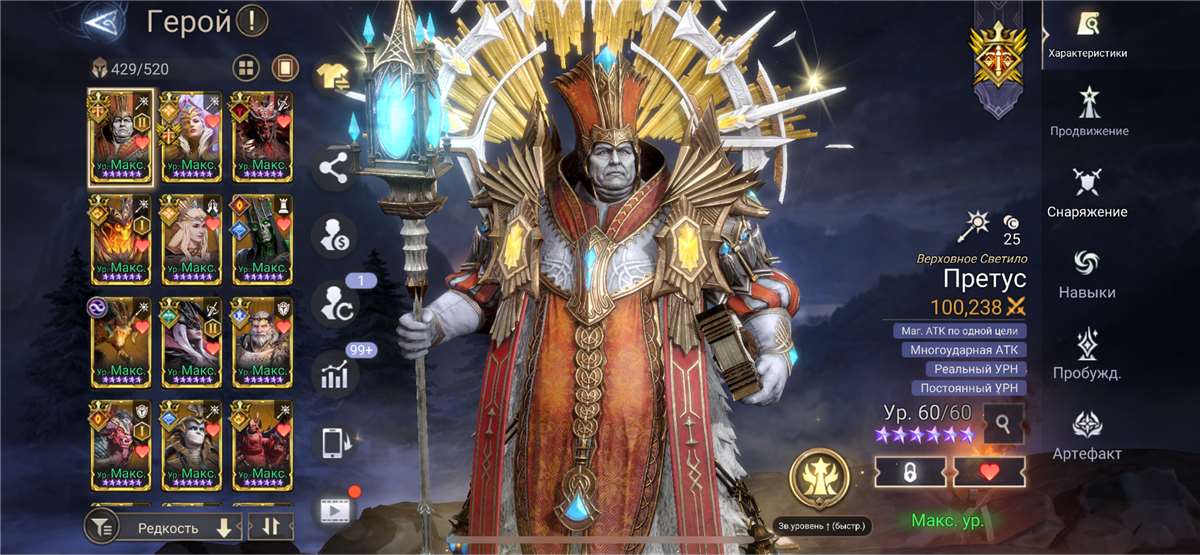Inspect hero with magnifying glass button

point(1003,424)
